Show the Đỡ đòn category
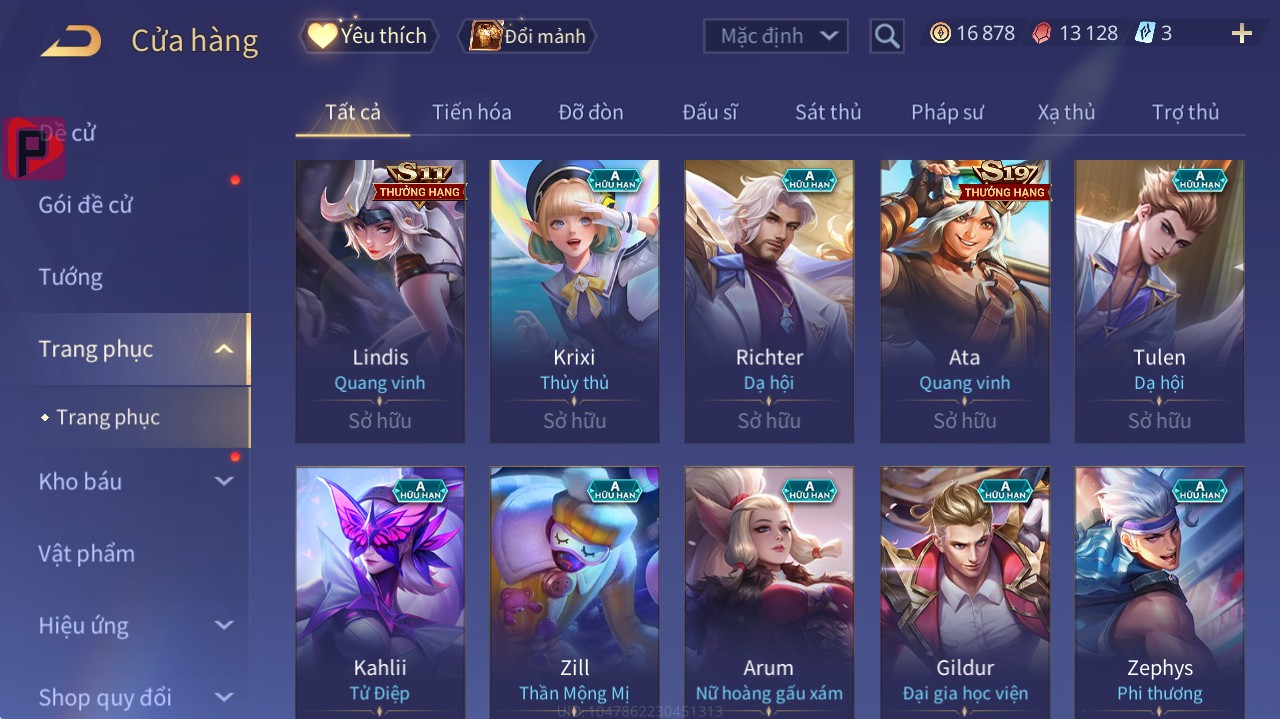The width and height of the screenshot is (1280, 719). point(590,112)
